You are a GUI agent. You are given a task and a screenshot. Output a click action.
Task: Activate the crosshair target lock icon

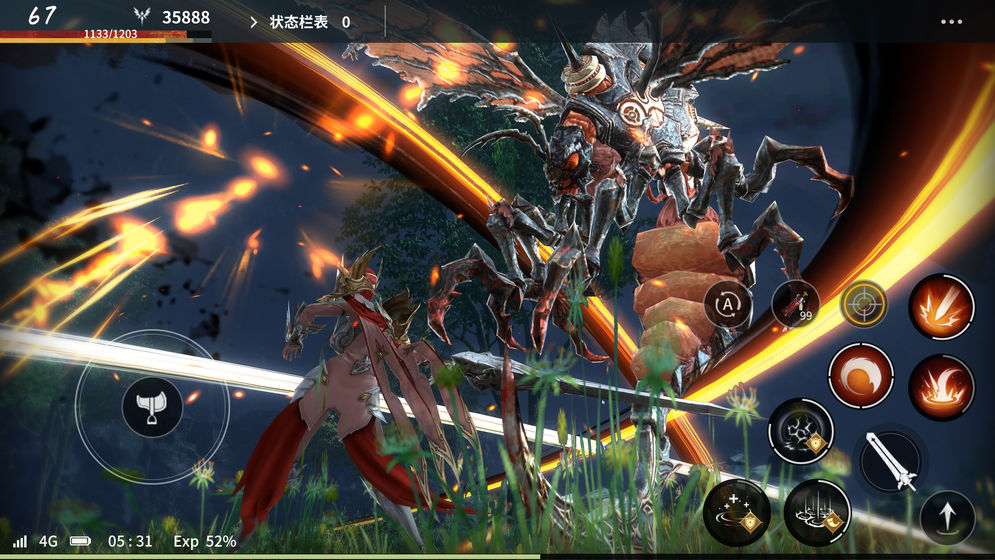point(863,303)
